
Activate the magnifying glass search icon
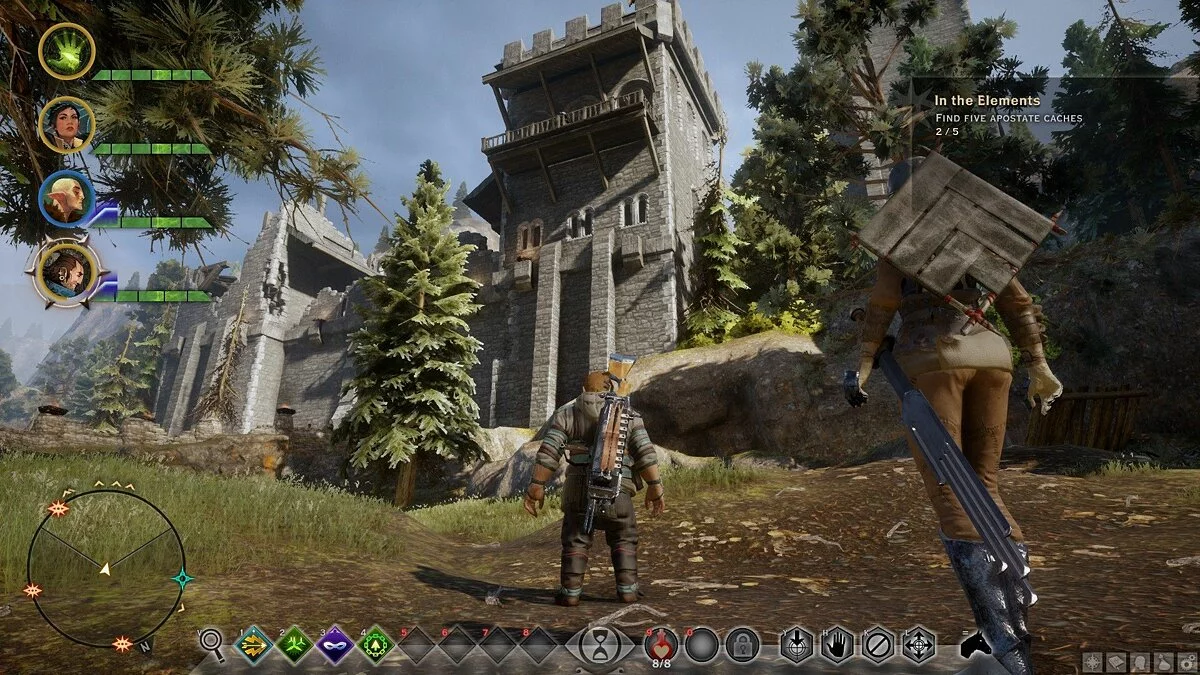[212, 644]
